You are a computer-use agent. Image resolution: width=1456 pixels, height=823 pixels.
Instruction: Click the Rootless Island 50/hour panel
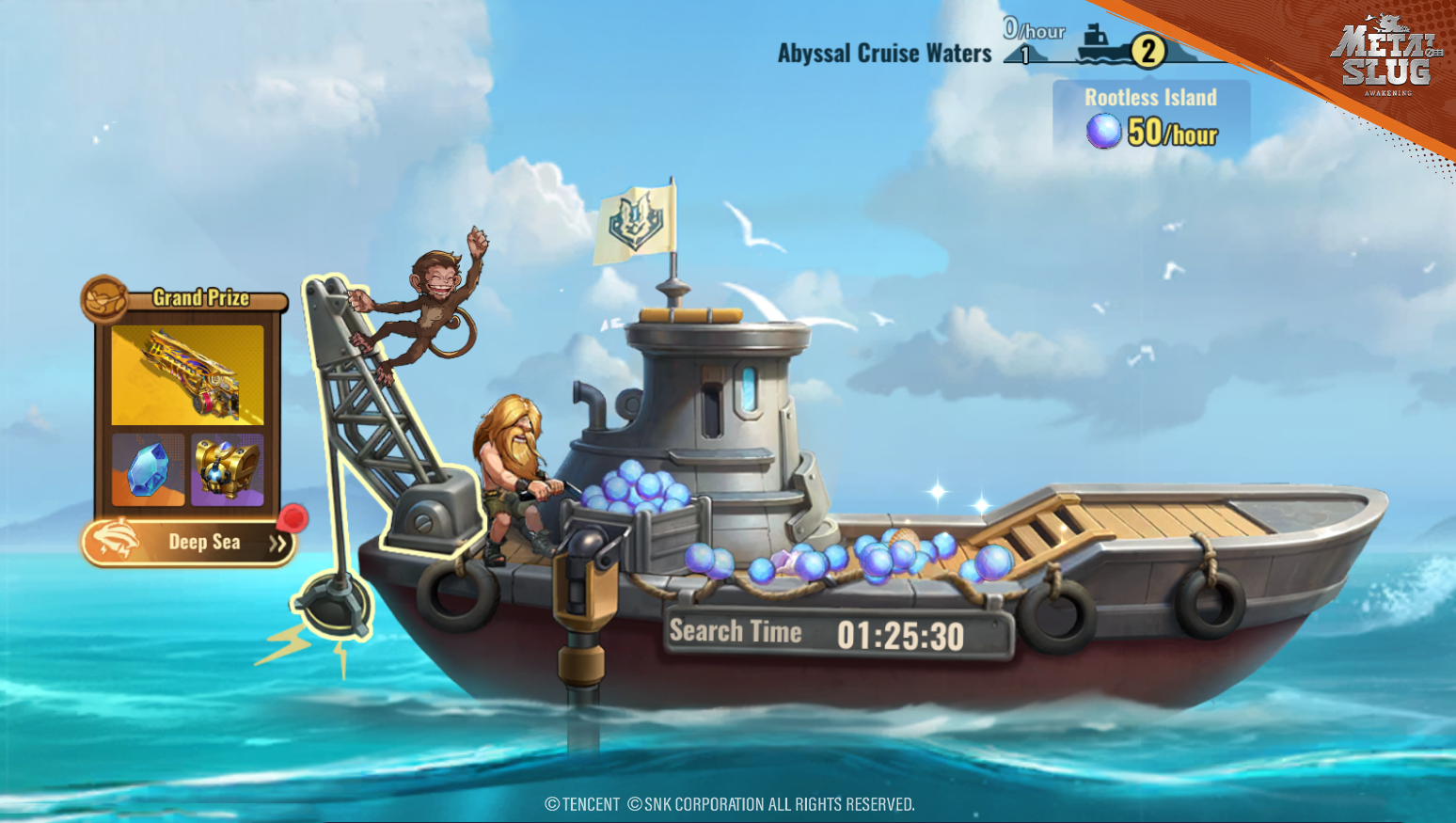[1150, 117]
